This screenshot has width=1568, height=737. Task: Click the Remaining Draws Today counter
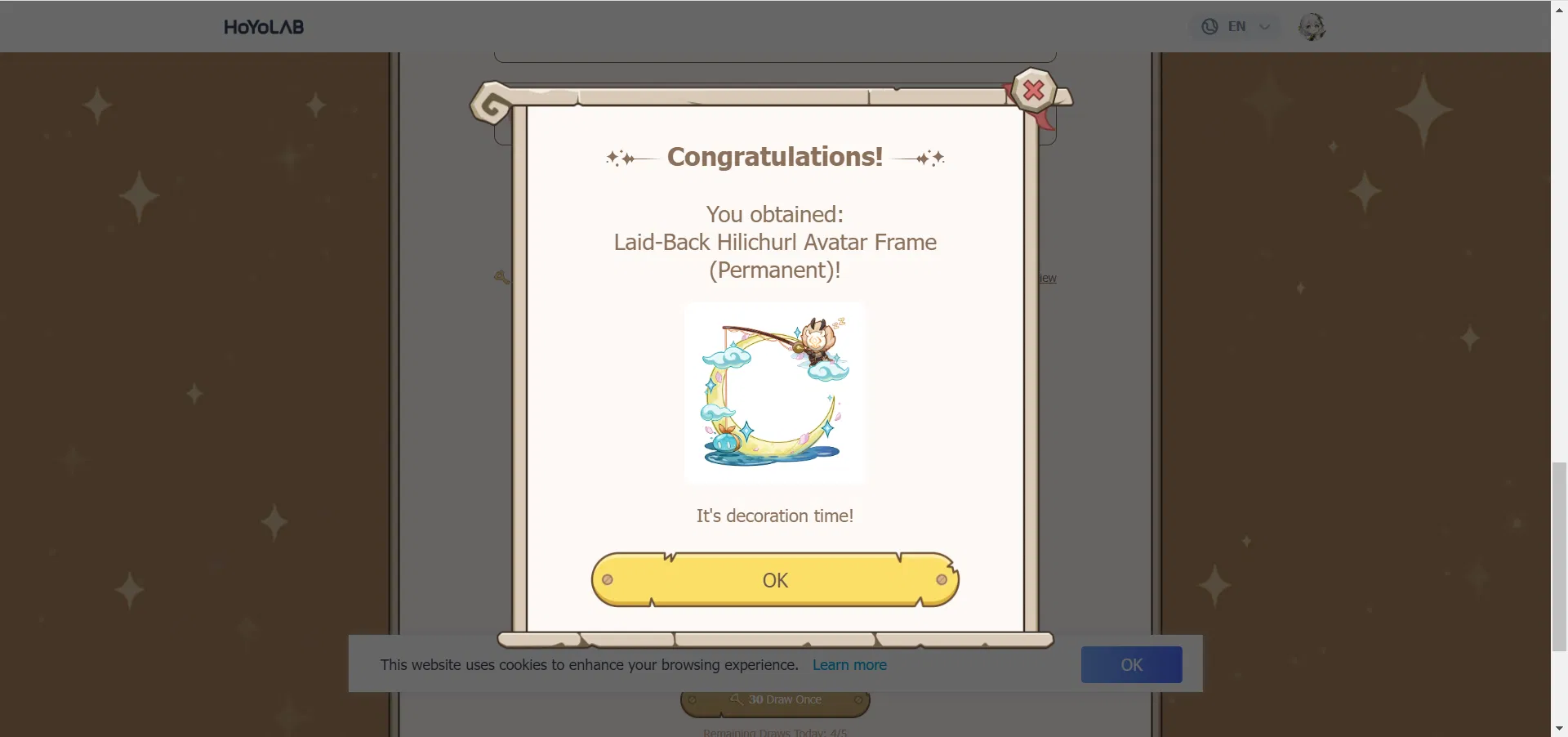click(x=774, y=731)
